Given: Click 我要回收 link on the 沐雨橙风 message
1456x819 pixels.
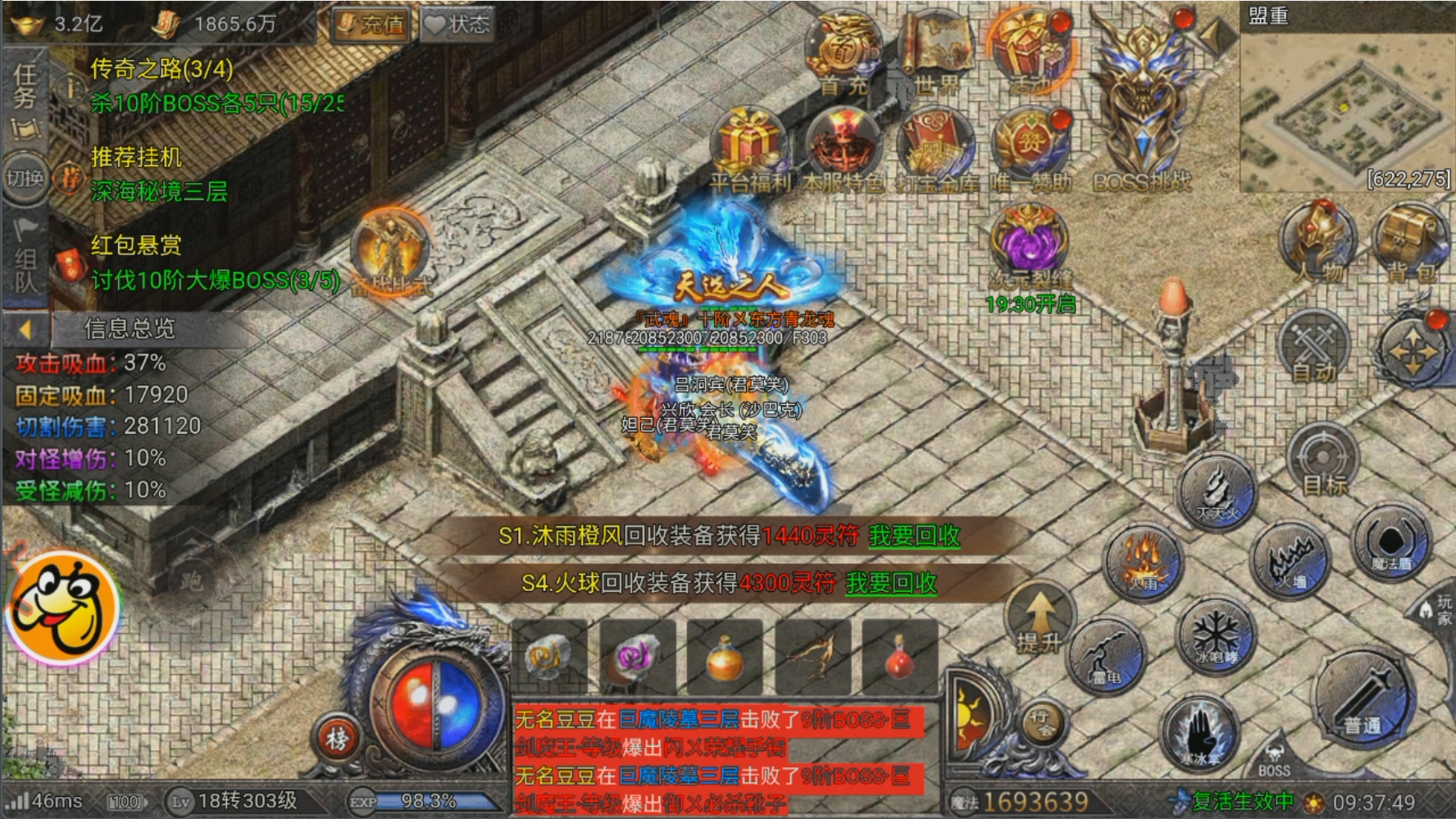Looking at the screenshot, I should pyautogui.click(x=914, y=536).
